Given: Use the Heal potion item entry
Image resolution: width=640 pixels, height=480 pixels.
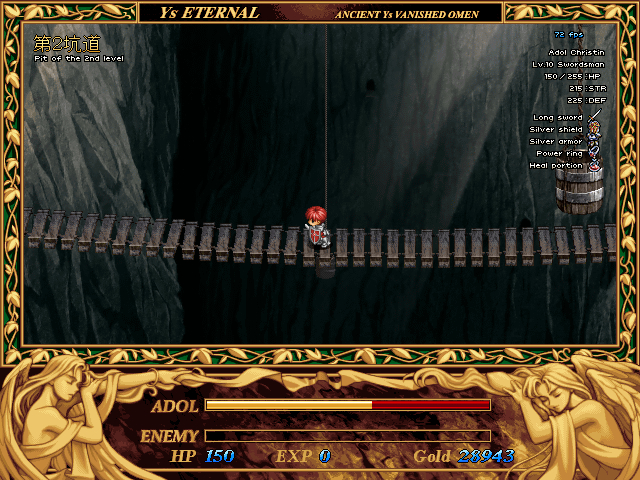Looking at the screenshot, I should pos(557,166).
